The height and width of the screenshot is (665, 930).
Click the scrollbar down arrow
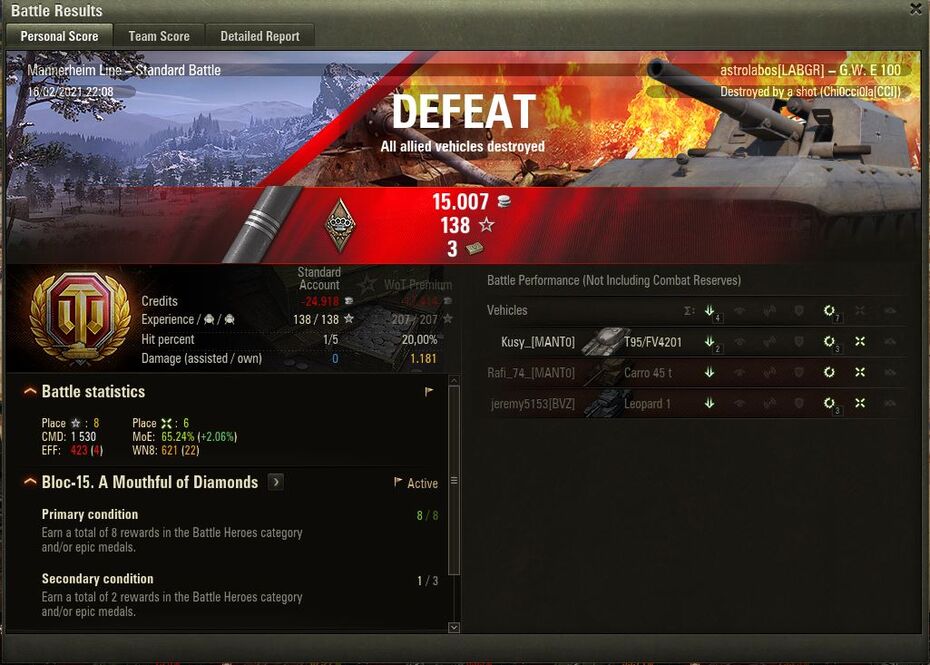453,627
